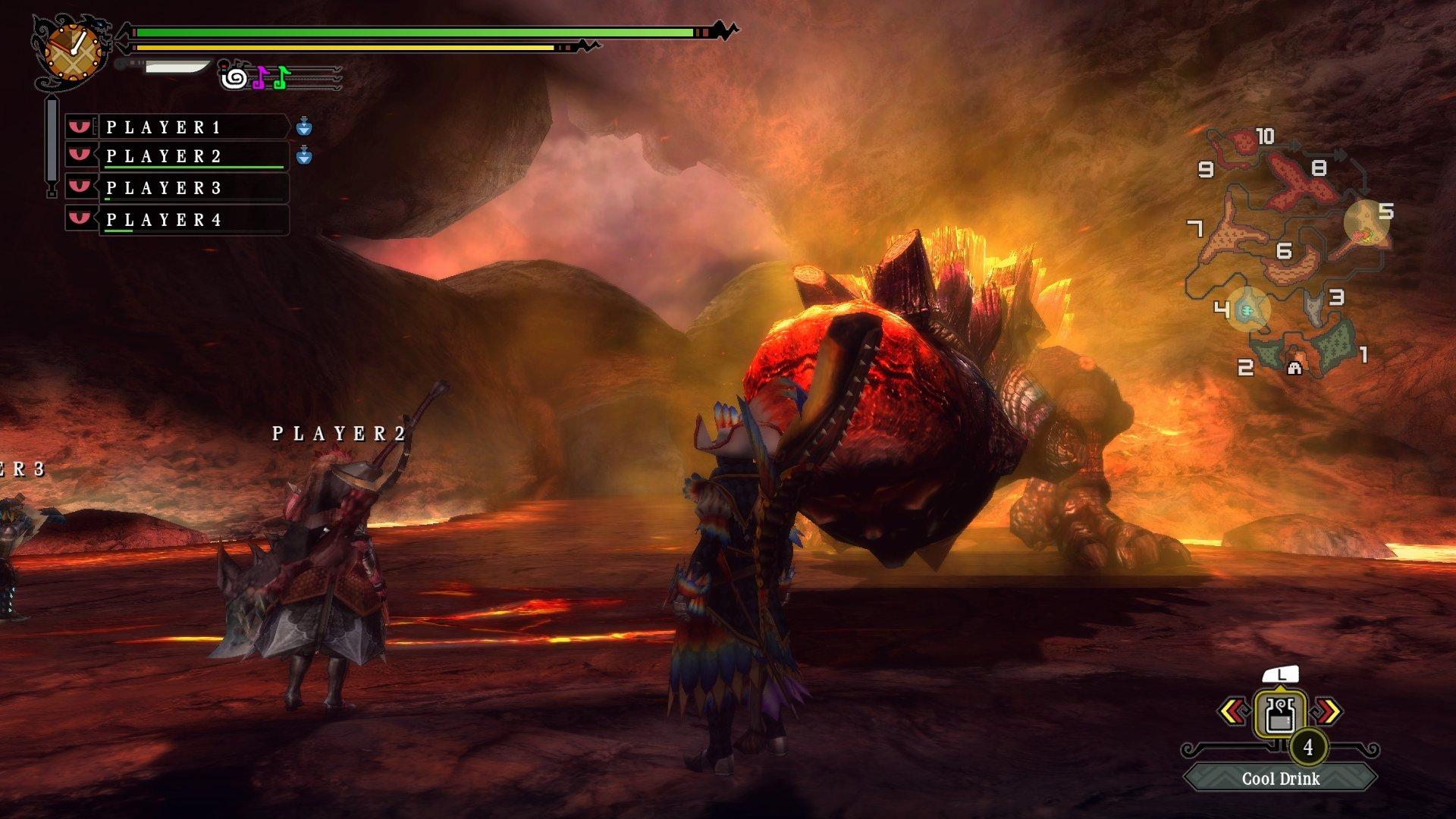Use the Cool Drink item slot

coord(1280,714)
